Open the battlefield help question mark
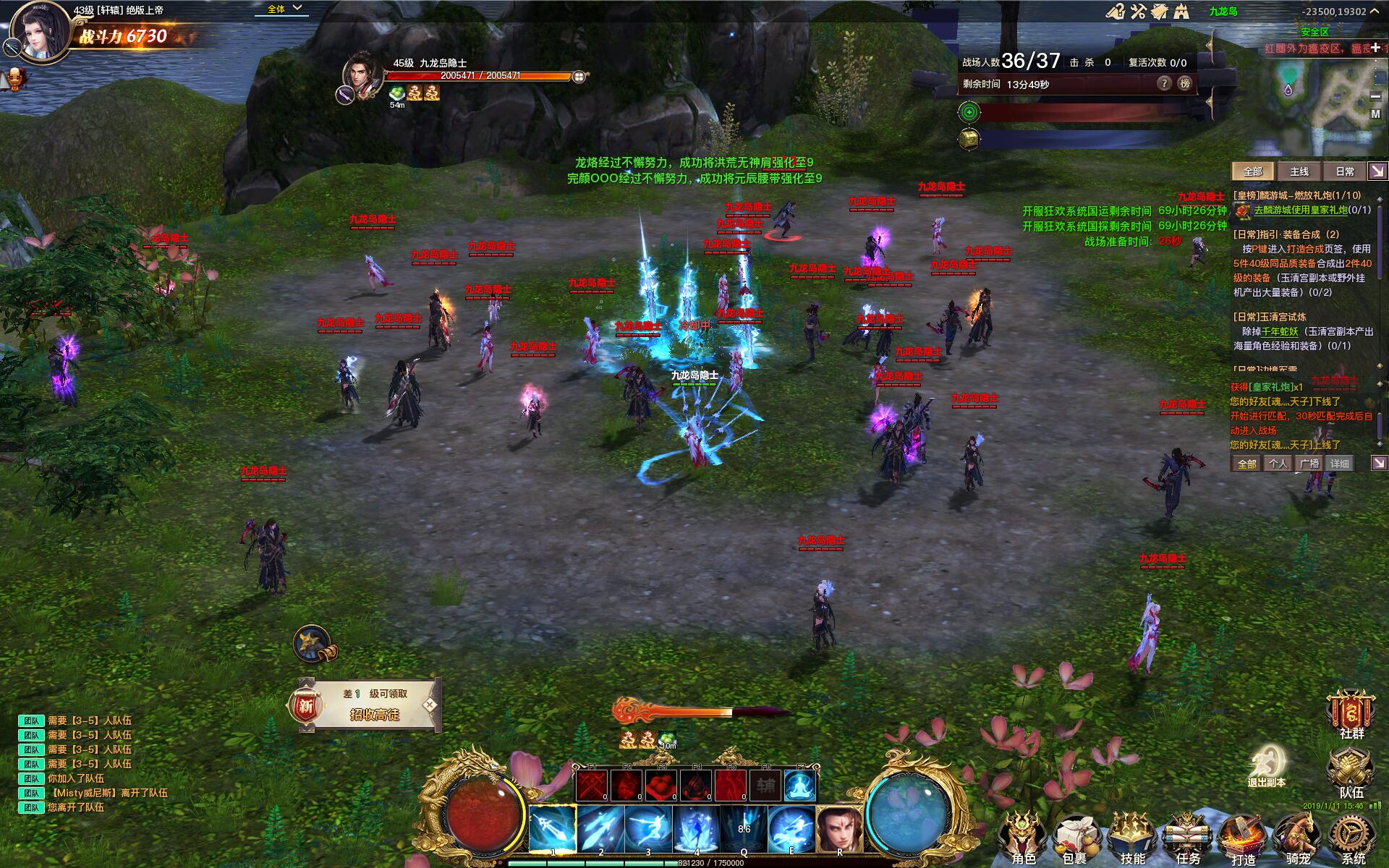 [x=1164, y=83]
